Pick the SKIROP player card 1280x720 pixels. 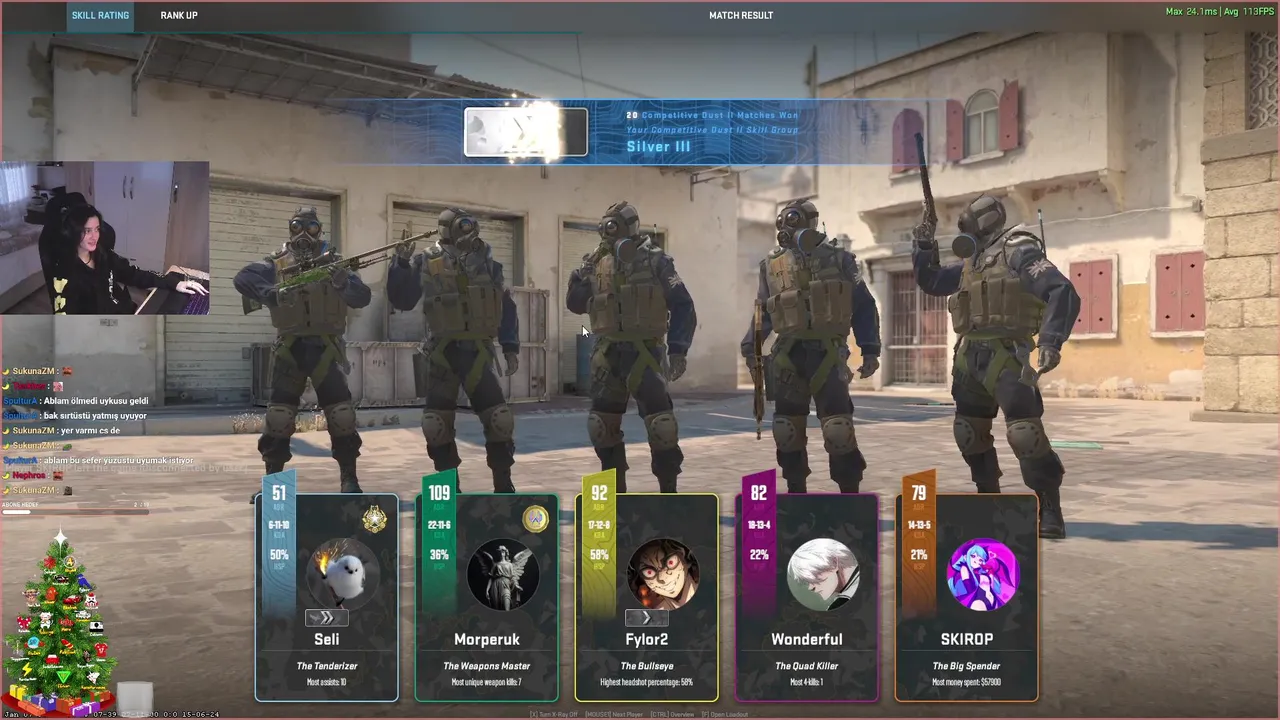click(x=967, y=640)
